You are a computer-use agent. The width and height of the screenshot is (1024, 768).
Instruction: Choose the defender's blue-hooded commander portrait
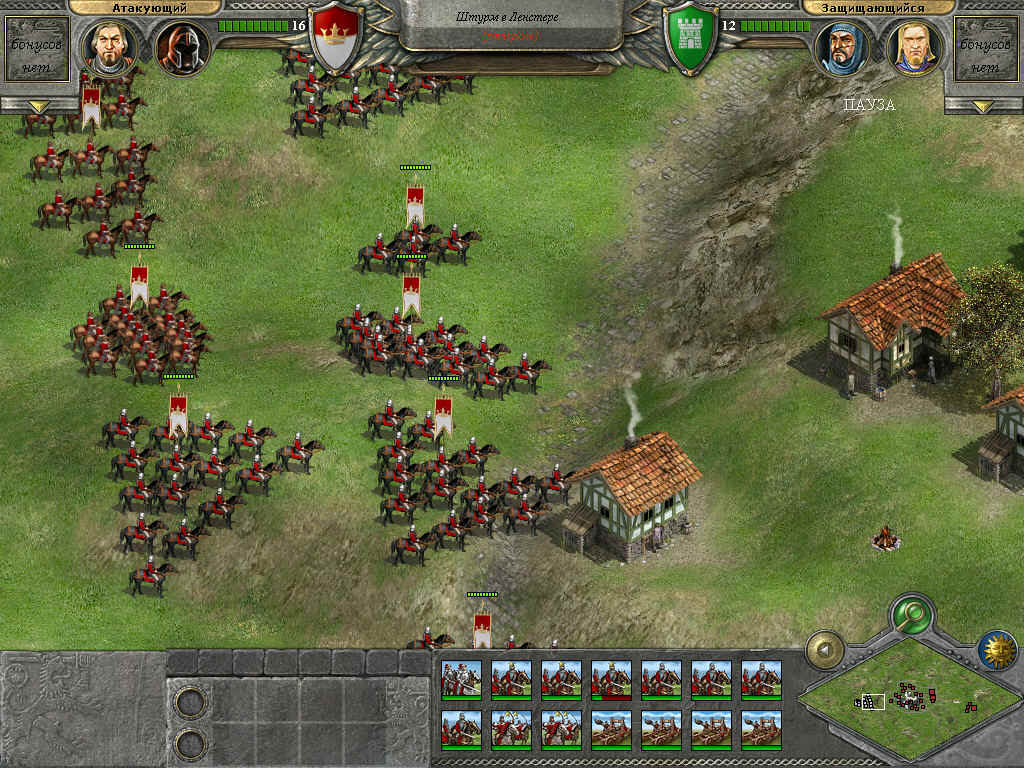coord(842,46)
